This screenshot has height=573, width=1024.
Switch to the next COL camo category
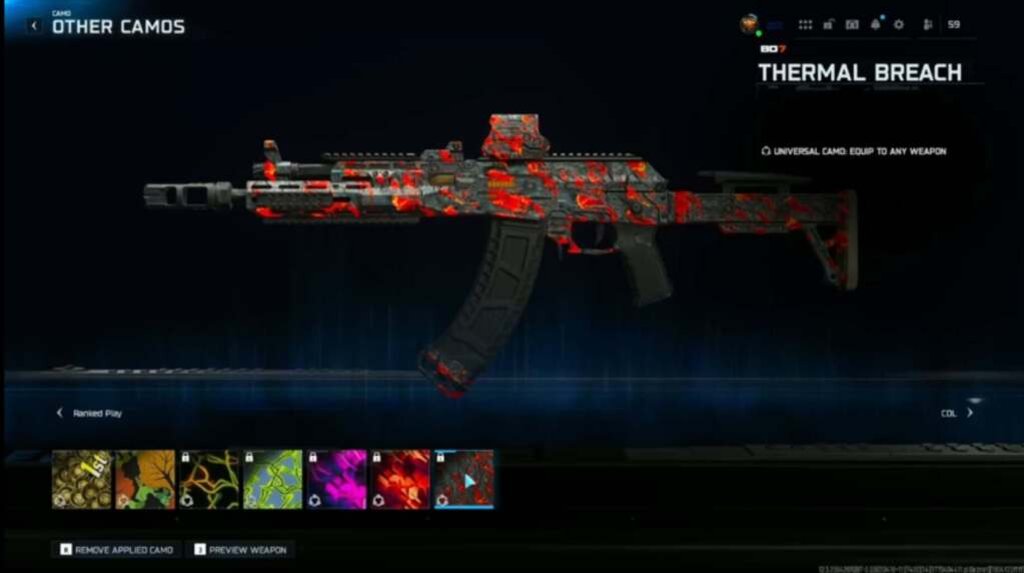[968, 413]
